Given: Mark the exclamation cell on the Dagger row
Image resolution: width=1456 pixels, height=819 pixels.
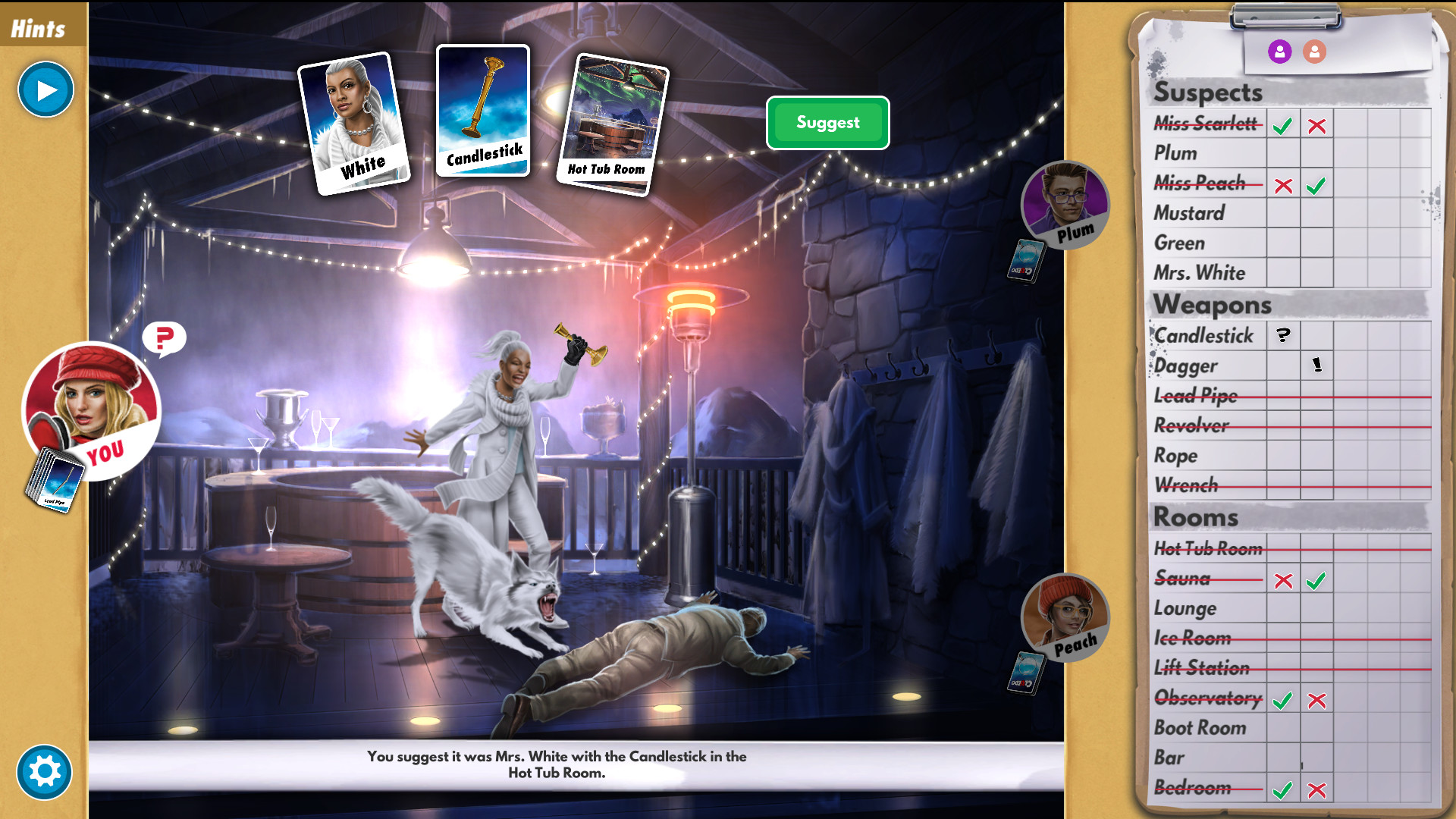Looking at the screenshot, I should pyautogui.click(x=1316, y=366).
